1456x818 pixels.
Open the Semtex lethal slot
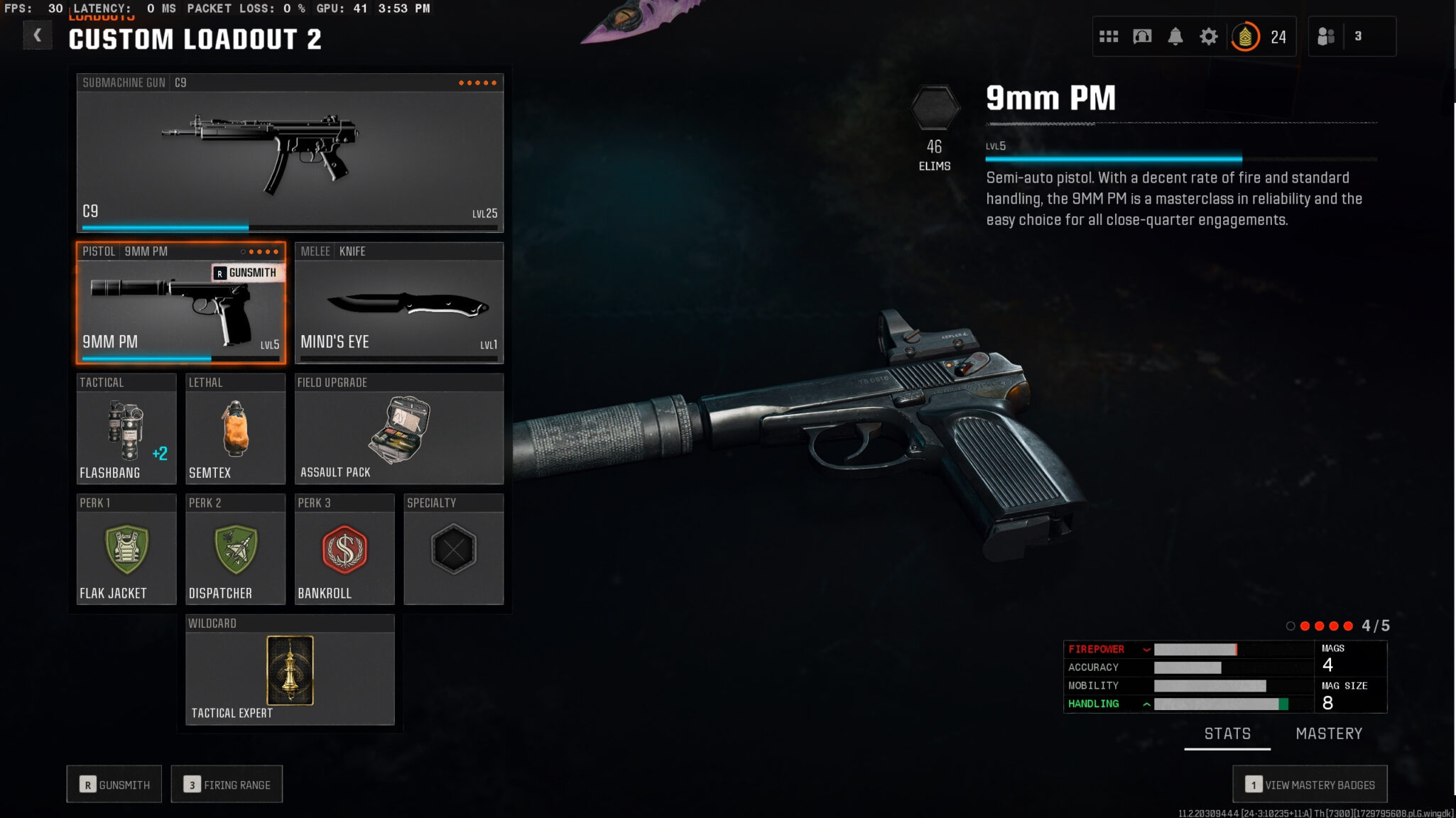(x=235, y=429)
